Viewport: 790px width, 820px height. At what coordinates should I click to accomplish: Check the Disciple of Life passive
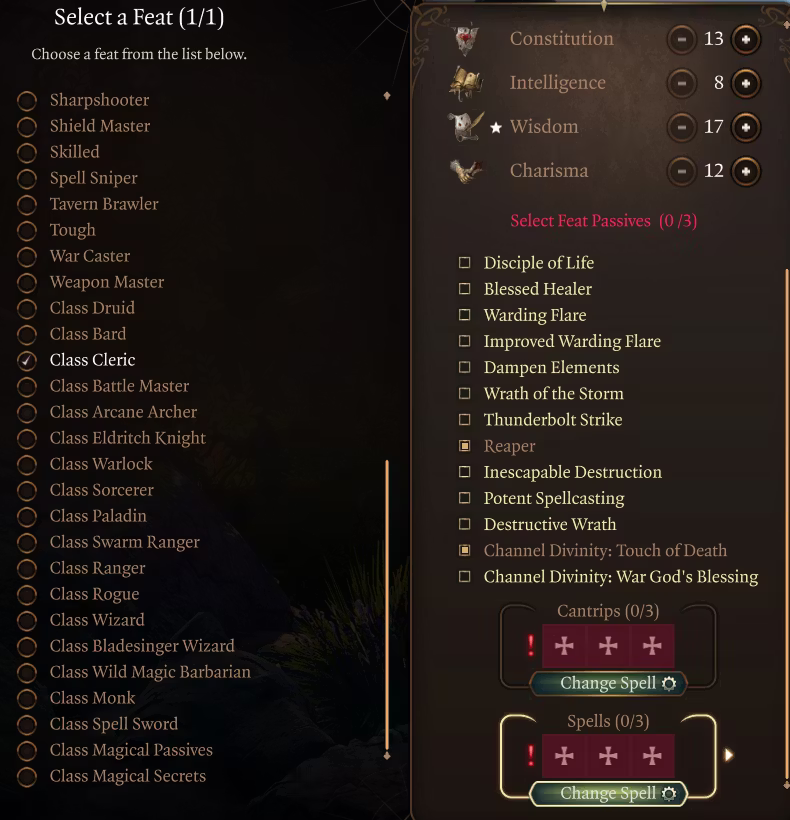coord(465,263)
